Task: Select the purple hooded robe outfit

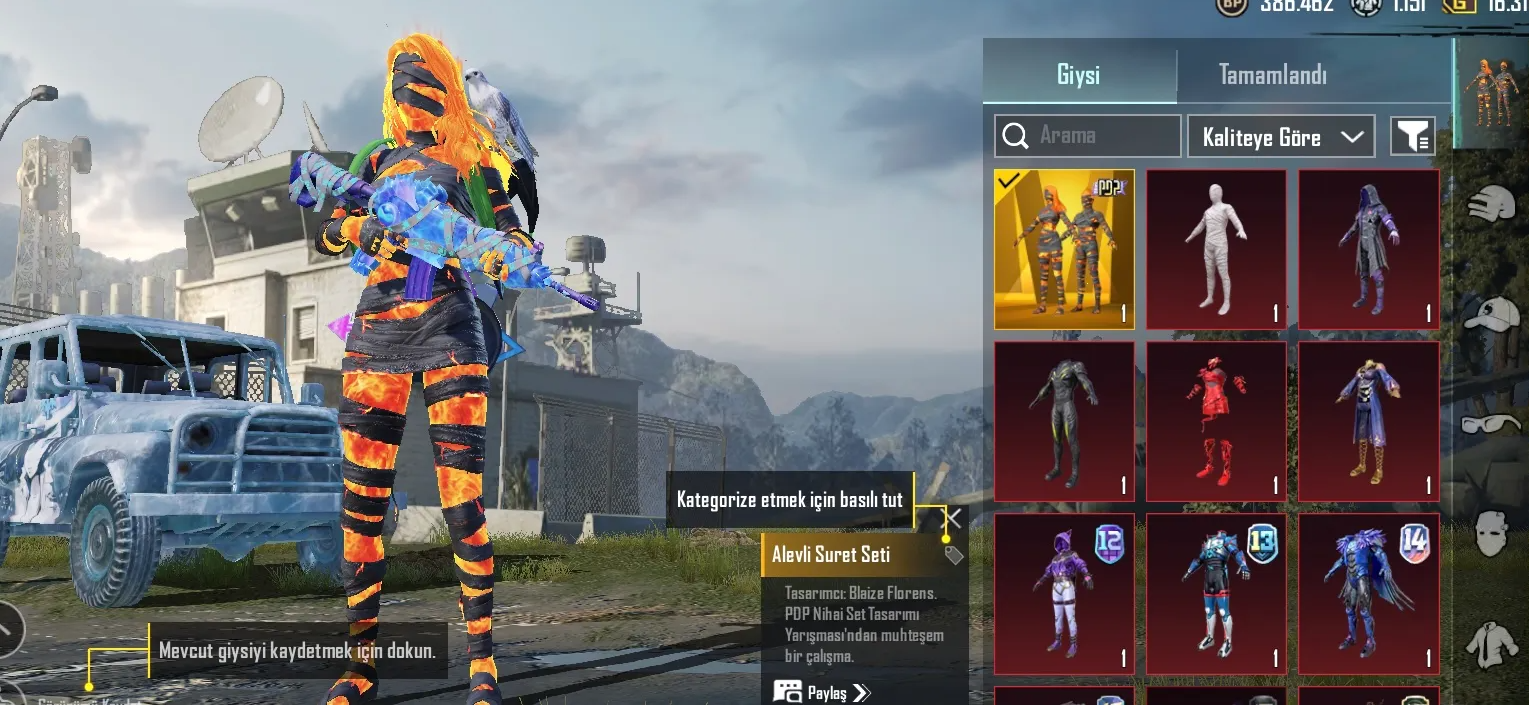Action: (x=1368, y=249)
